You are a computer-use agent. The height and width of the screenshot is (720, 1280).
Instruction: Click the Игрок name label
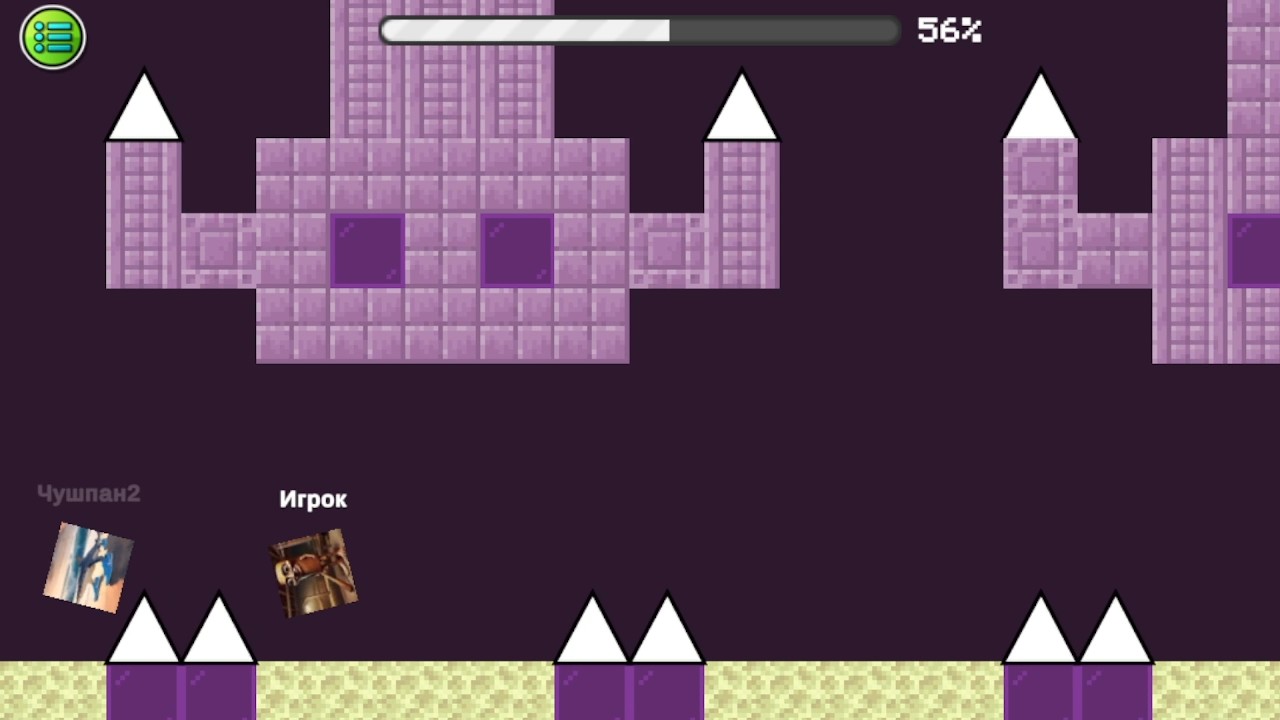(x=313, y=500)
